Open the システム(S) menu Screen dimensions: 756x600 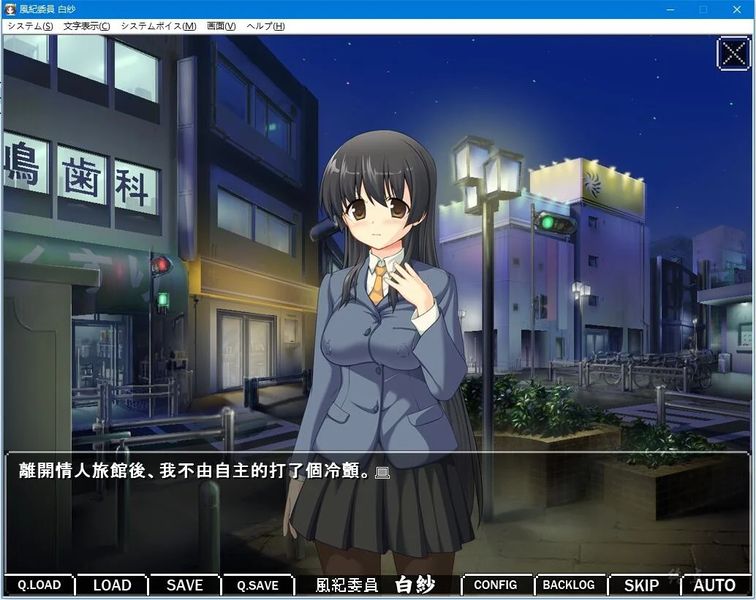pyautogui.click(x=30, y=26)
